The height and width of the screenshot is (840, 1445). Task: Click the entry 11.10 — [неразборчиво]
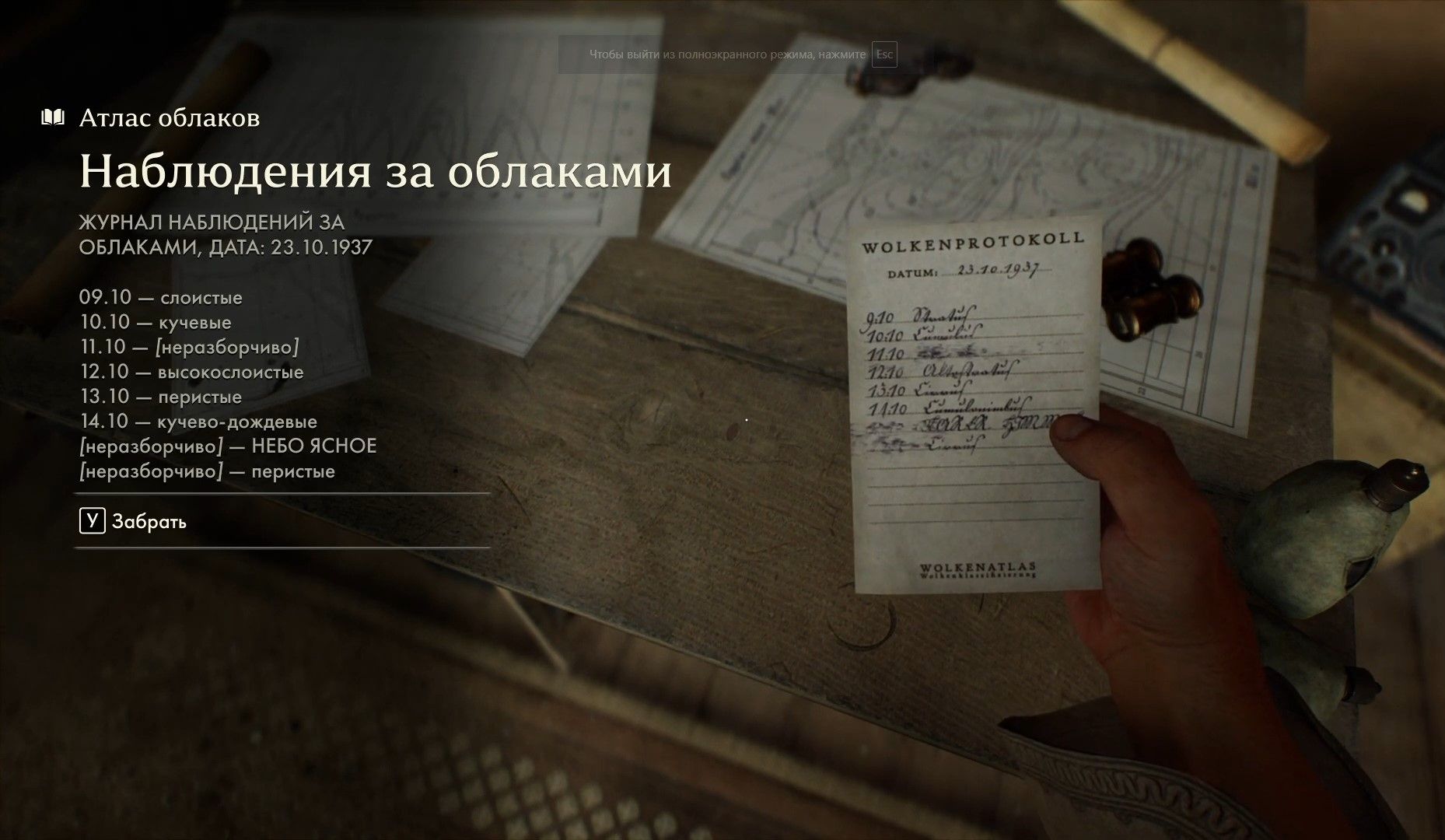189,347
